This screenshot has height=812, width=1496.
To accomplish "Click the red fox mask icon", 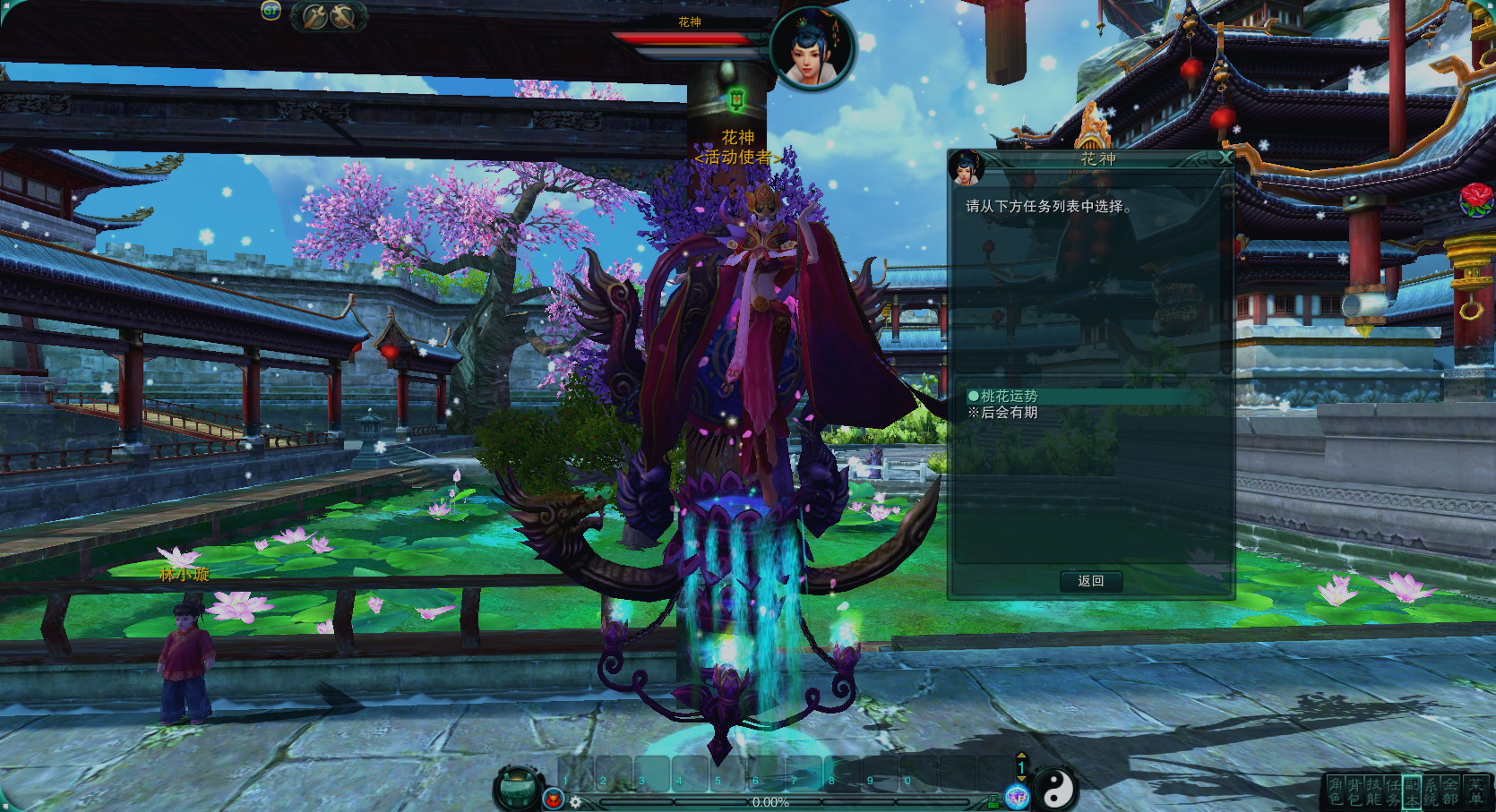I will coord(553,798).
